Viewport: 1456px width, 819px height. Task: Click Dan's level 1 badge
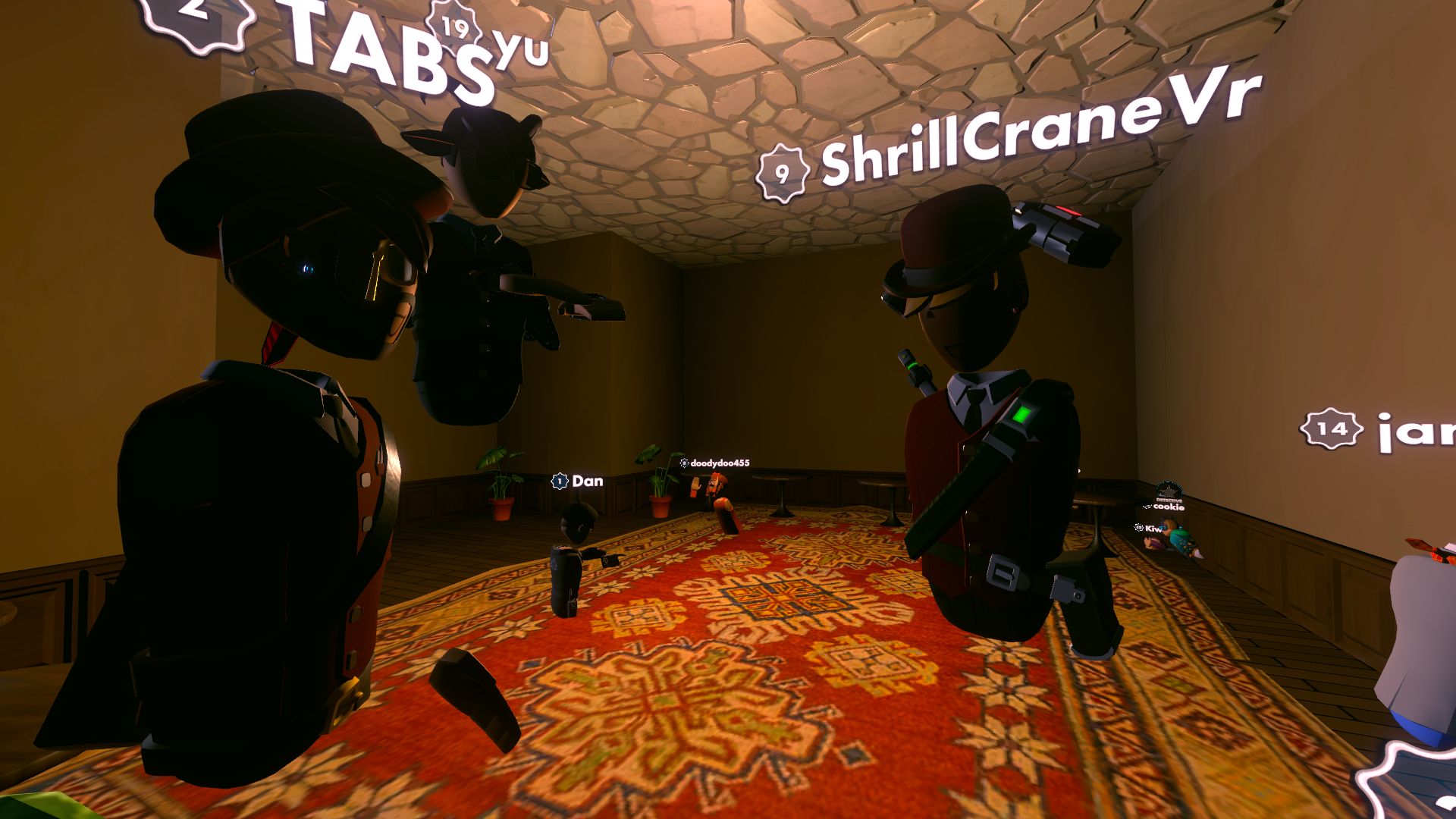[558, 480]
